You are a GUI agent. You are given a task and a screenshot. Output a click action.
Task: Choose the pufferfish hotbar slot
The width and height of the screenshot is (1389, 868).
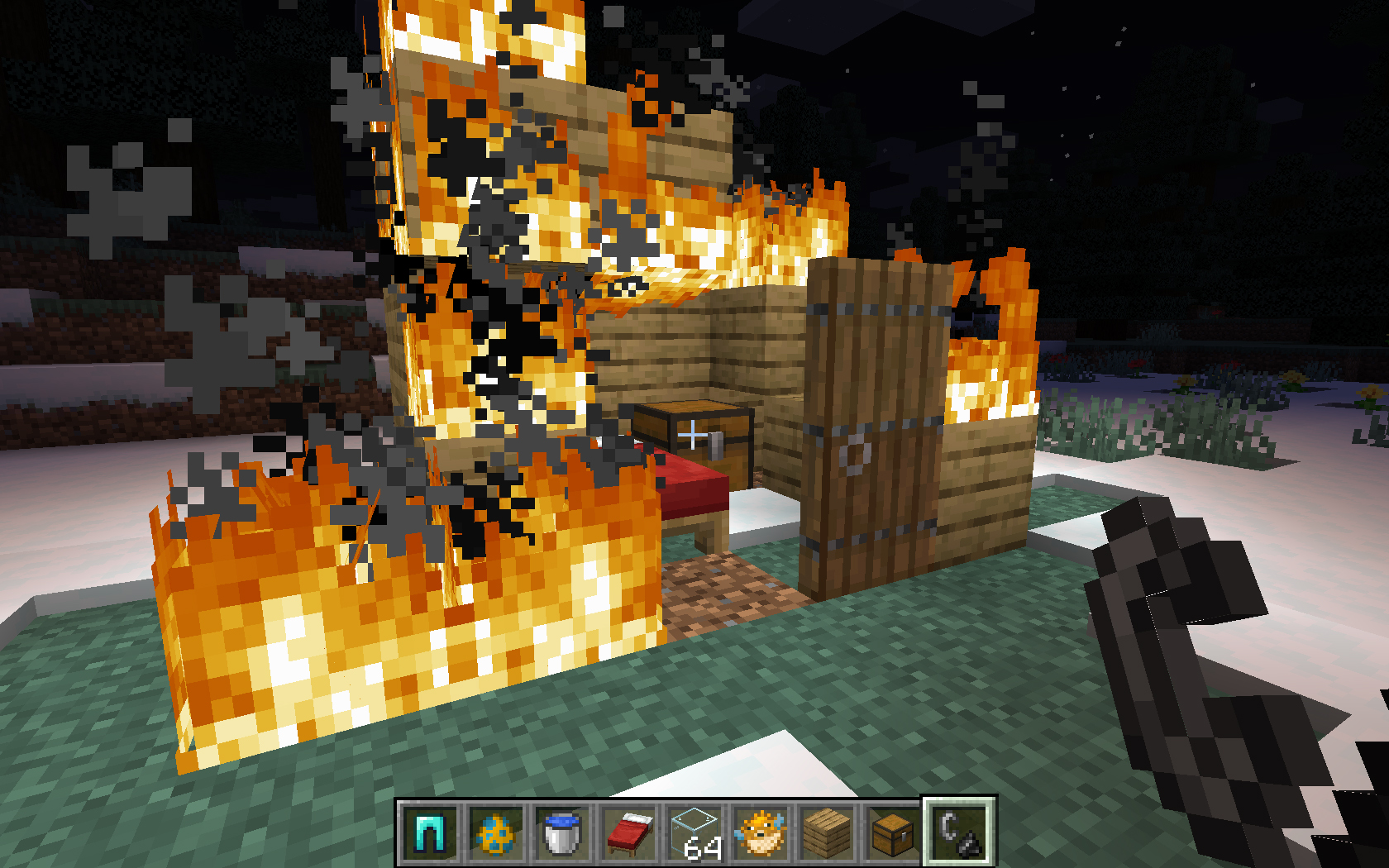click(761, 832)
